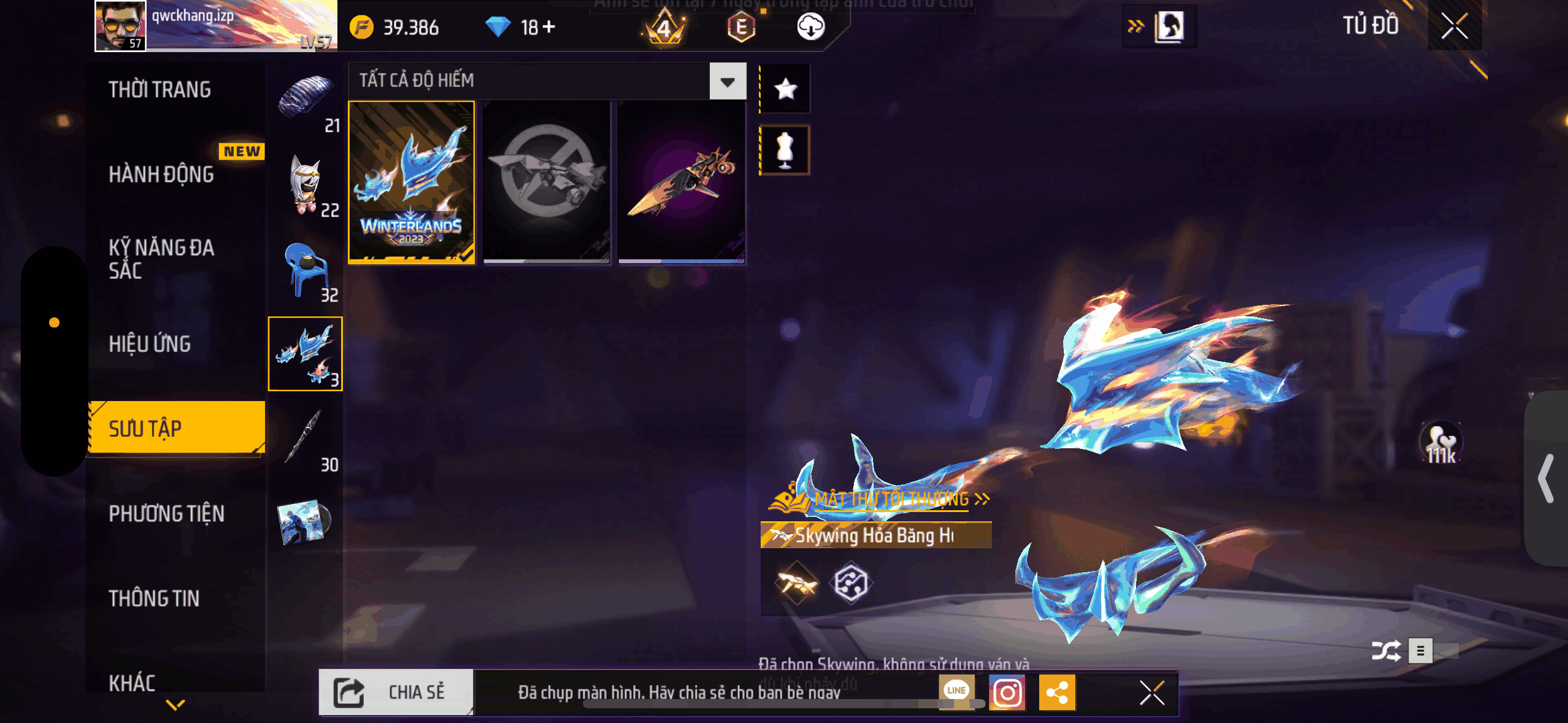Add diamonds with the plus button
The image size is (1568, 723).
click(x=549, y=26)
